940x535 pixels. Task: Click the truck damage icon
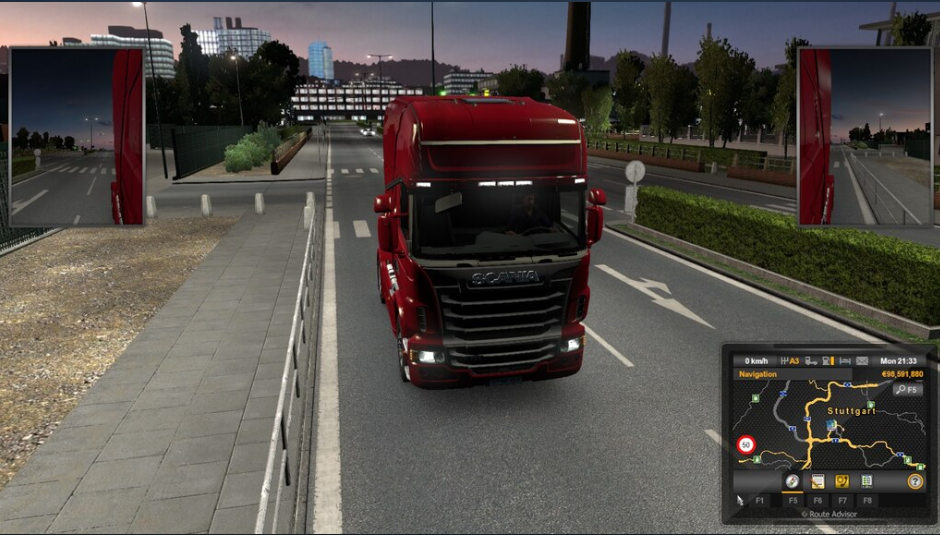pos(810,361)
